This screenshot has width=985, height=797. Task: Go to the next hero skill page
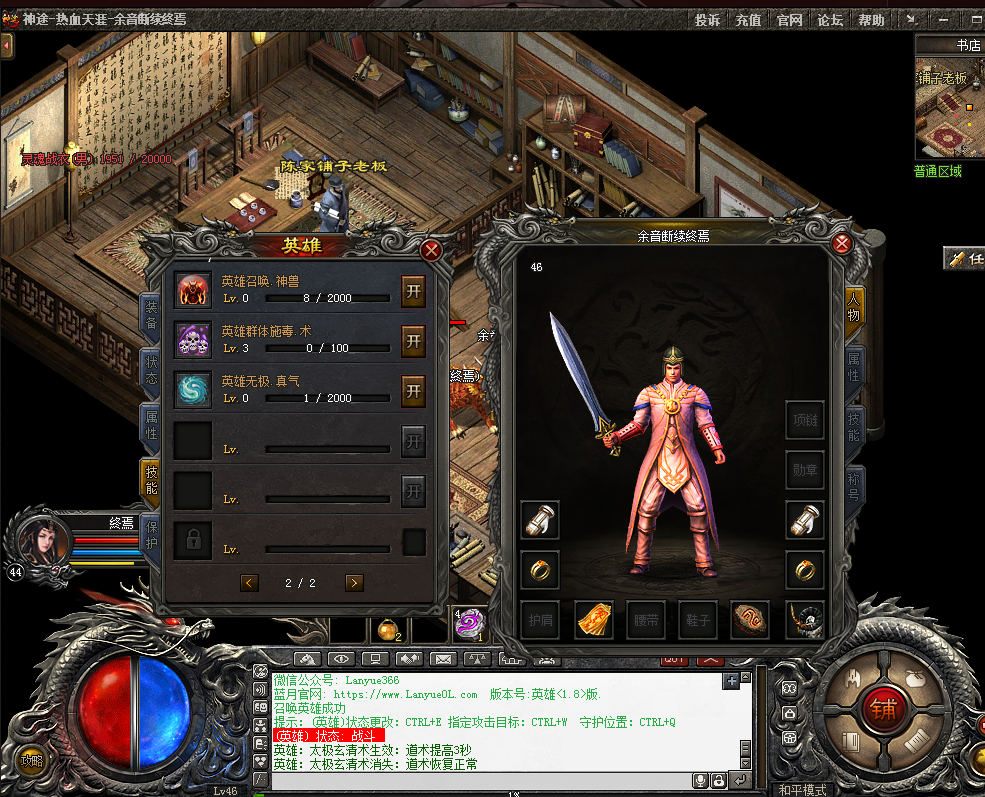[x=354, y=583]
